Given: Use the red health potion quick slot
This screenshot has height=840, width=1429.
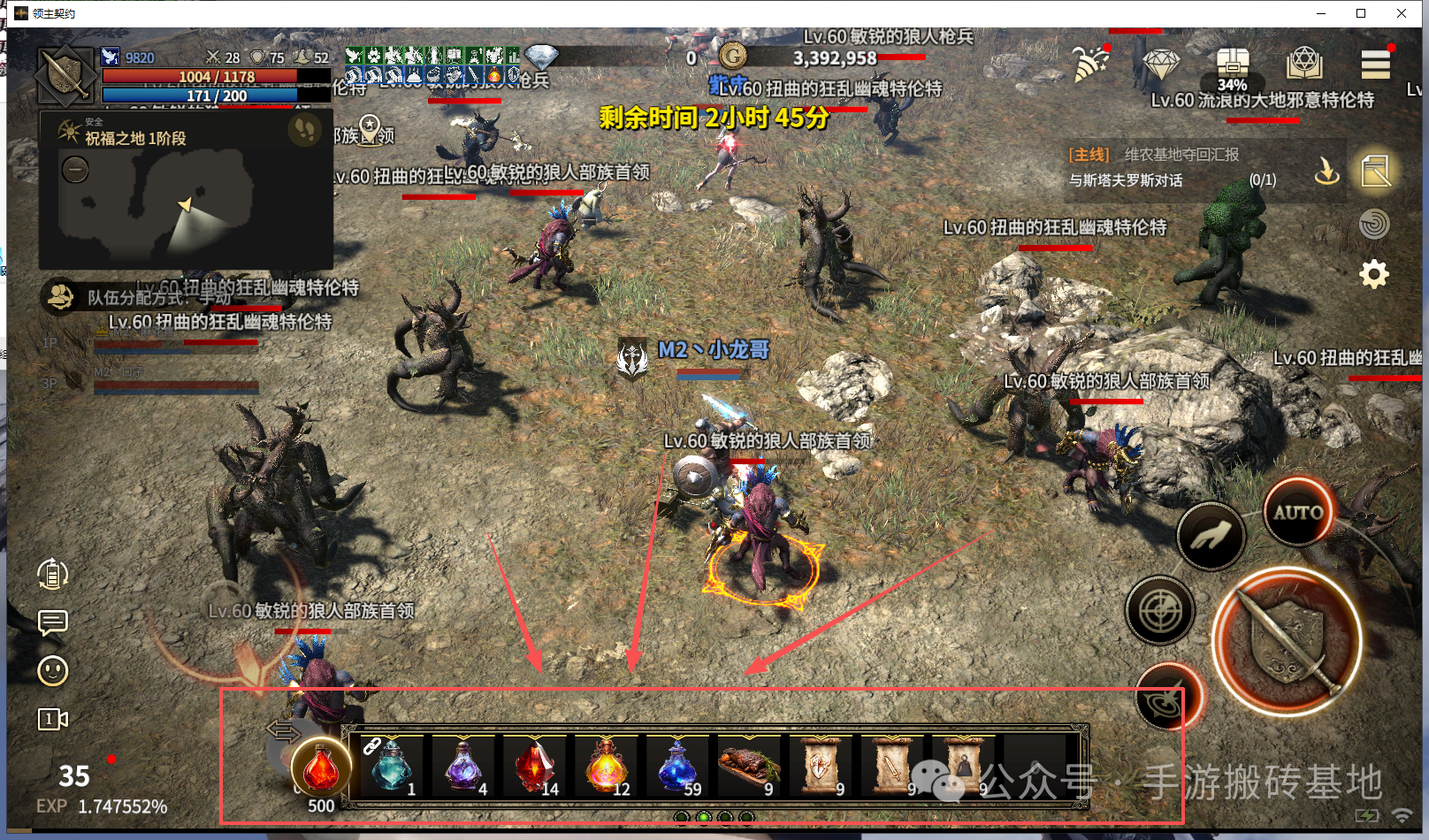Looking at the screenshot, I should pos(321,767).
